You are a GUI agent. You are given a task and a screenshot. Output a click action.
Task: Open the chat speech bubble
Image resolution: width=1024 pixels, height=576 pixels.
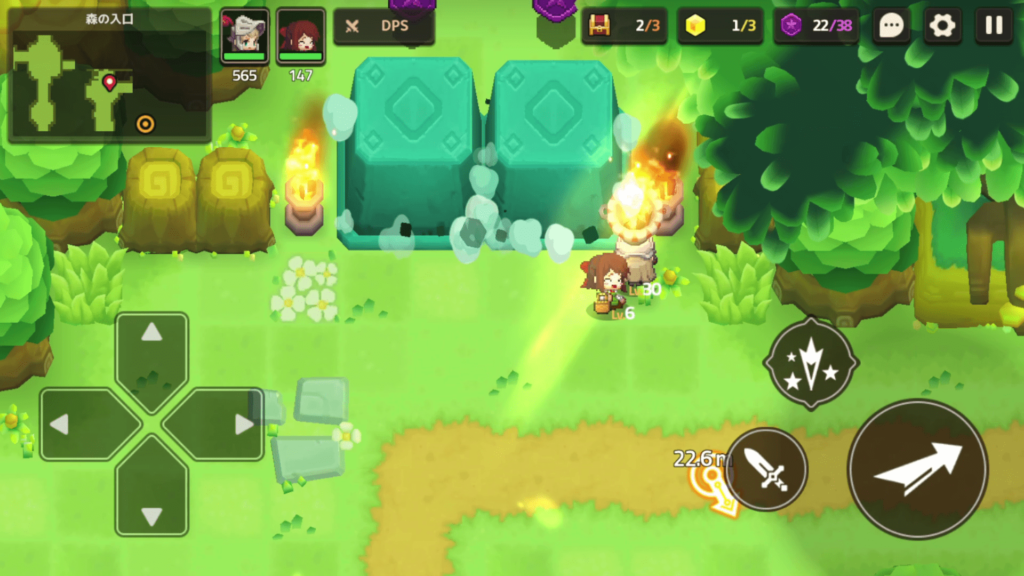point(891,26)
